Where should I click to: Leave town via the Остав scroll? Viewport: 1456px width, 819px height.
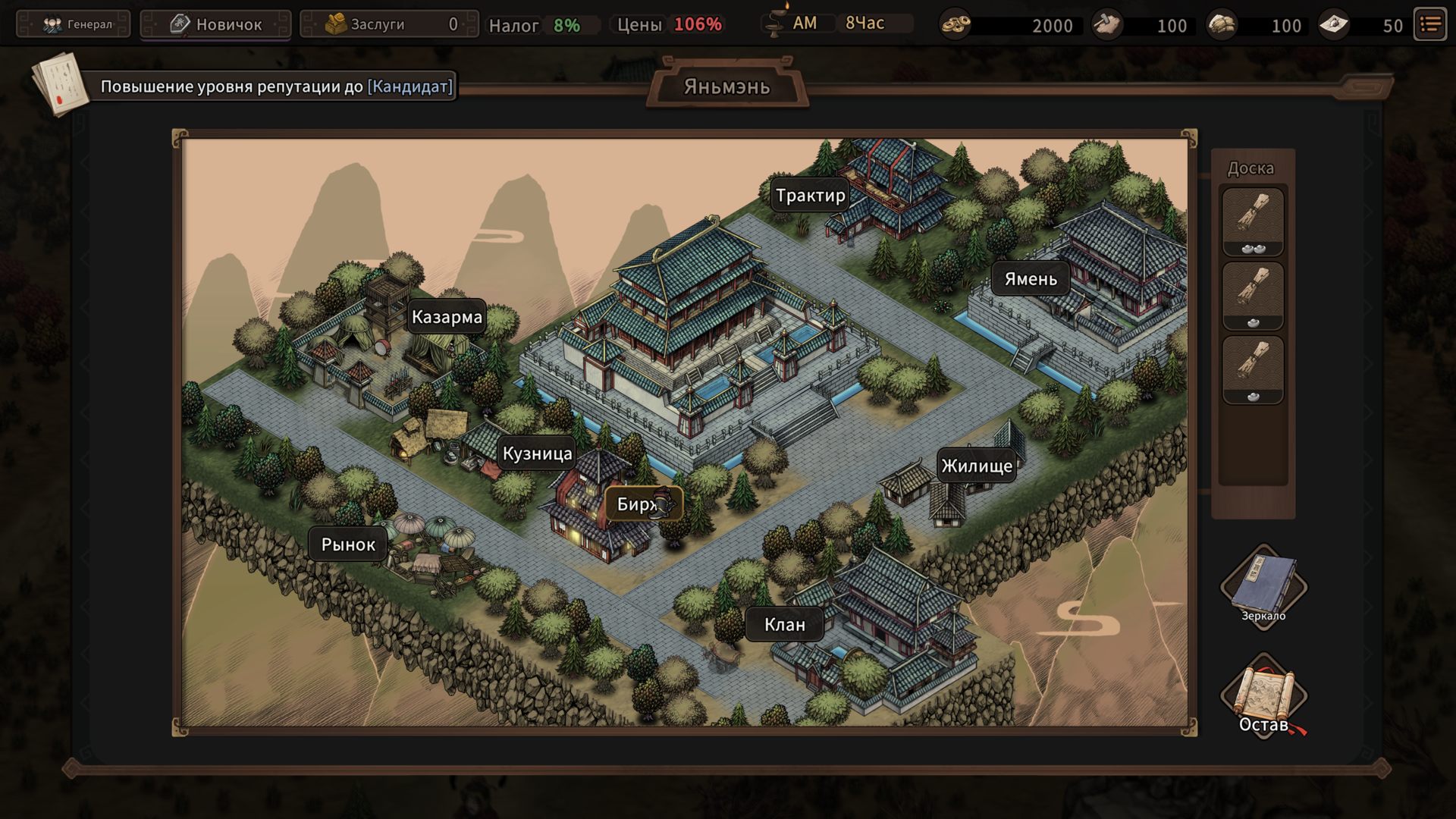(x=1263, y=698)
